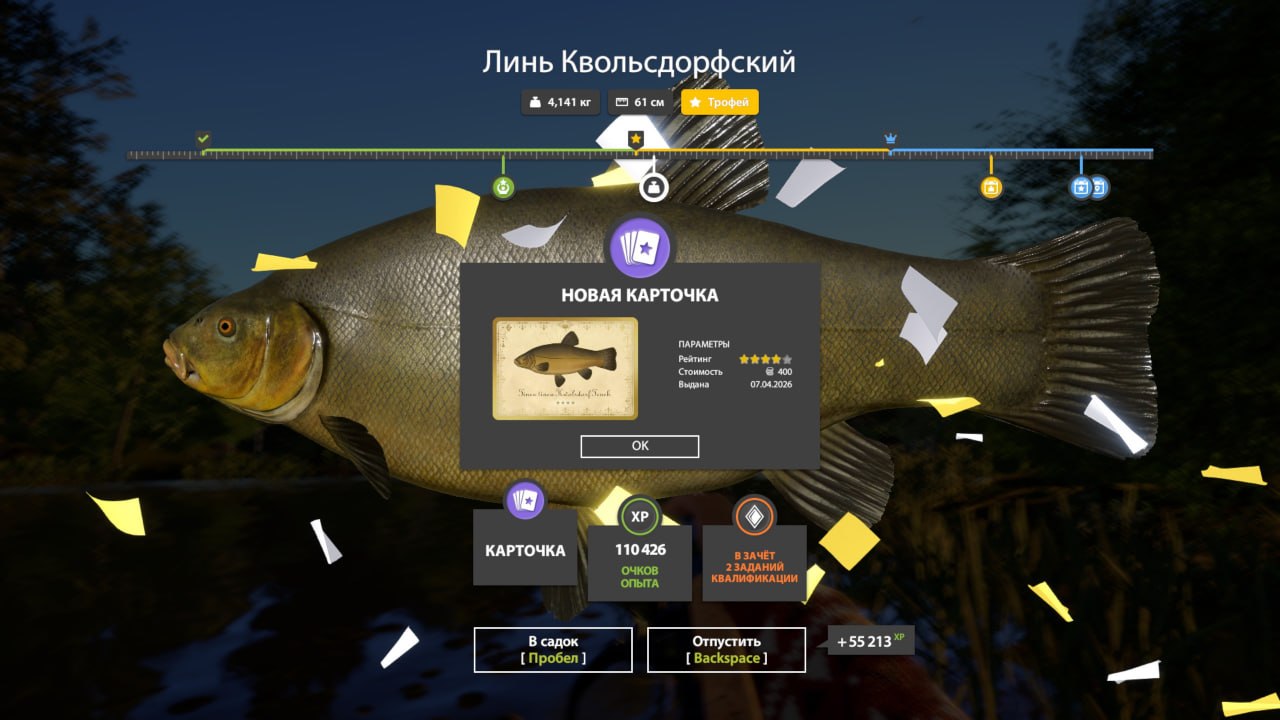Click the blue reward icons at scale's right end
Image resolution: width=1280 pixels, height=720 pixels.
(1089, 186)
